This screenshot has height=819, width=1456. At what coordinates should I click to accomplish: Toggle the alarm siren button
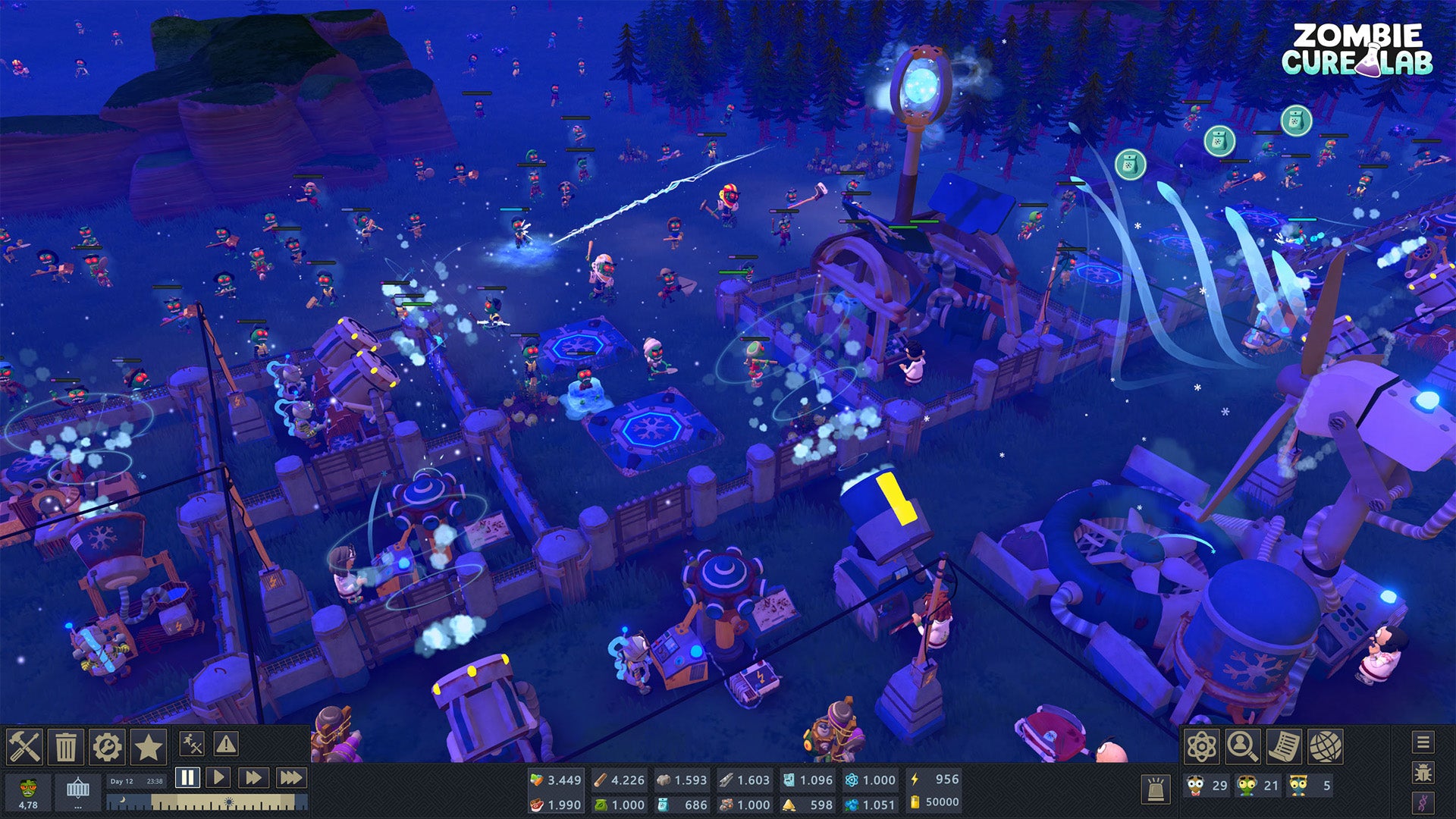[1156, 789]
